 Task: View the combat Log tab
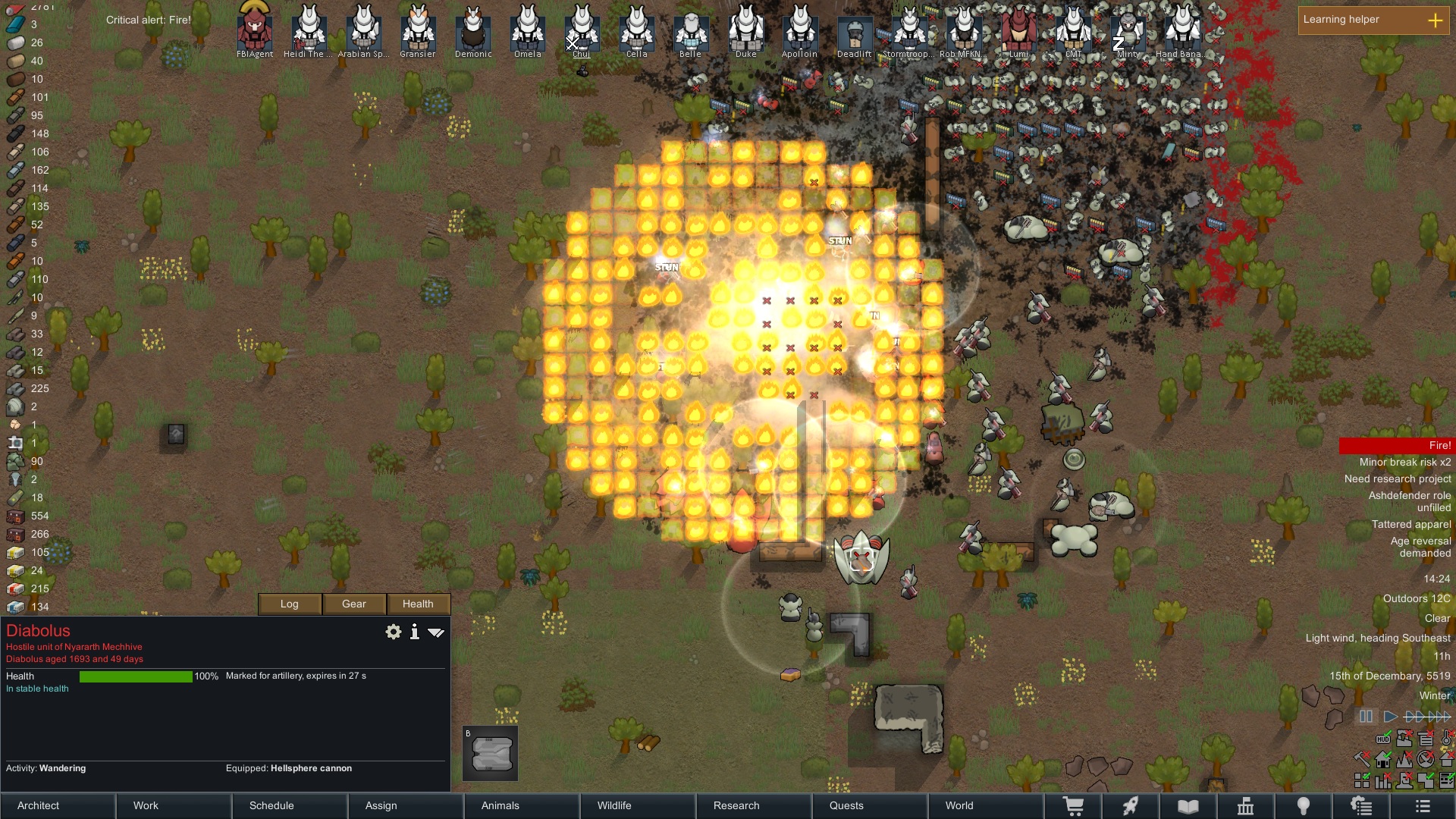click(290, 604)
